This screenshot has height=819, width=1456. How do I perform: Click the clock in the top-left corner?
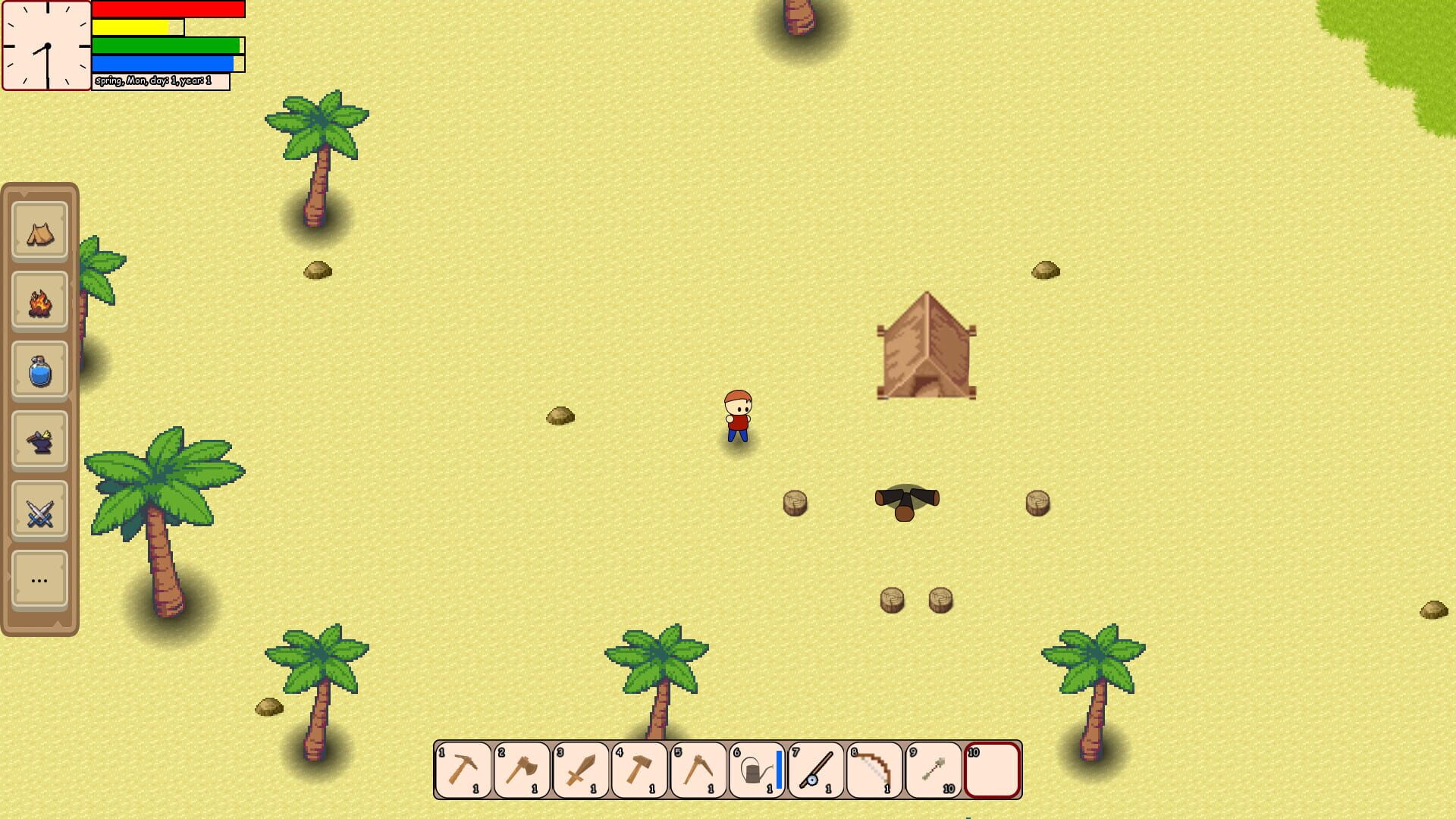pos(47,47)
